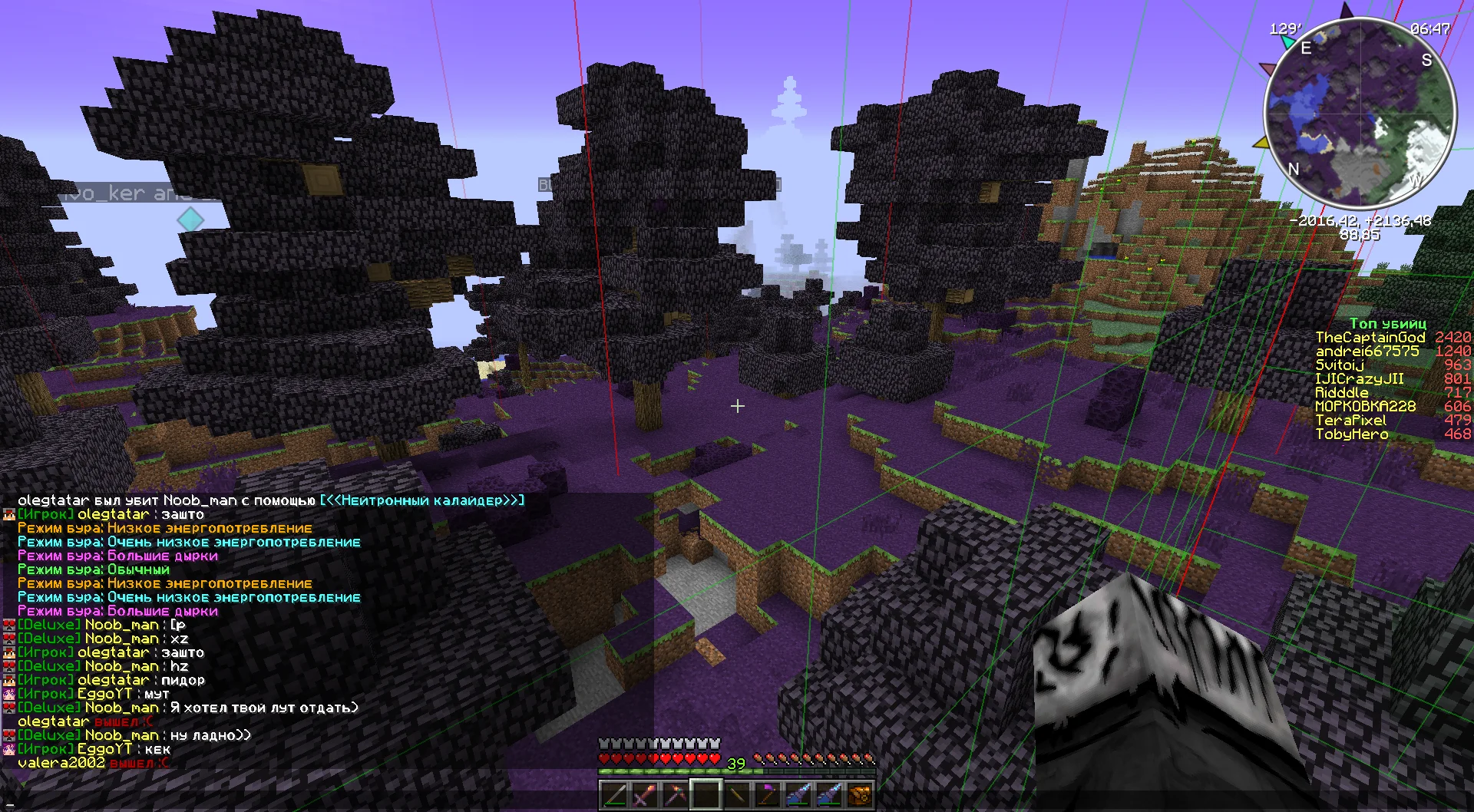Choose the pickaxe hotbar slot
Viewport: 1474px width, 812px height.
coord(675,794)
